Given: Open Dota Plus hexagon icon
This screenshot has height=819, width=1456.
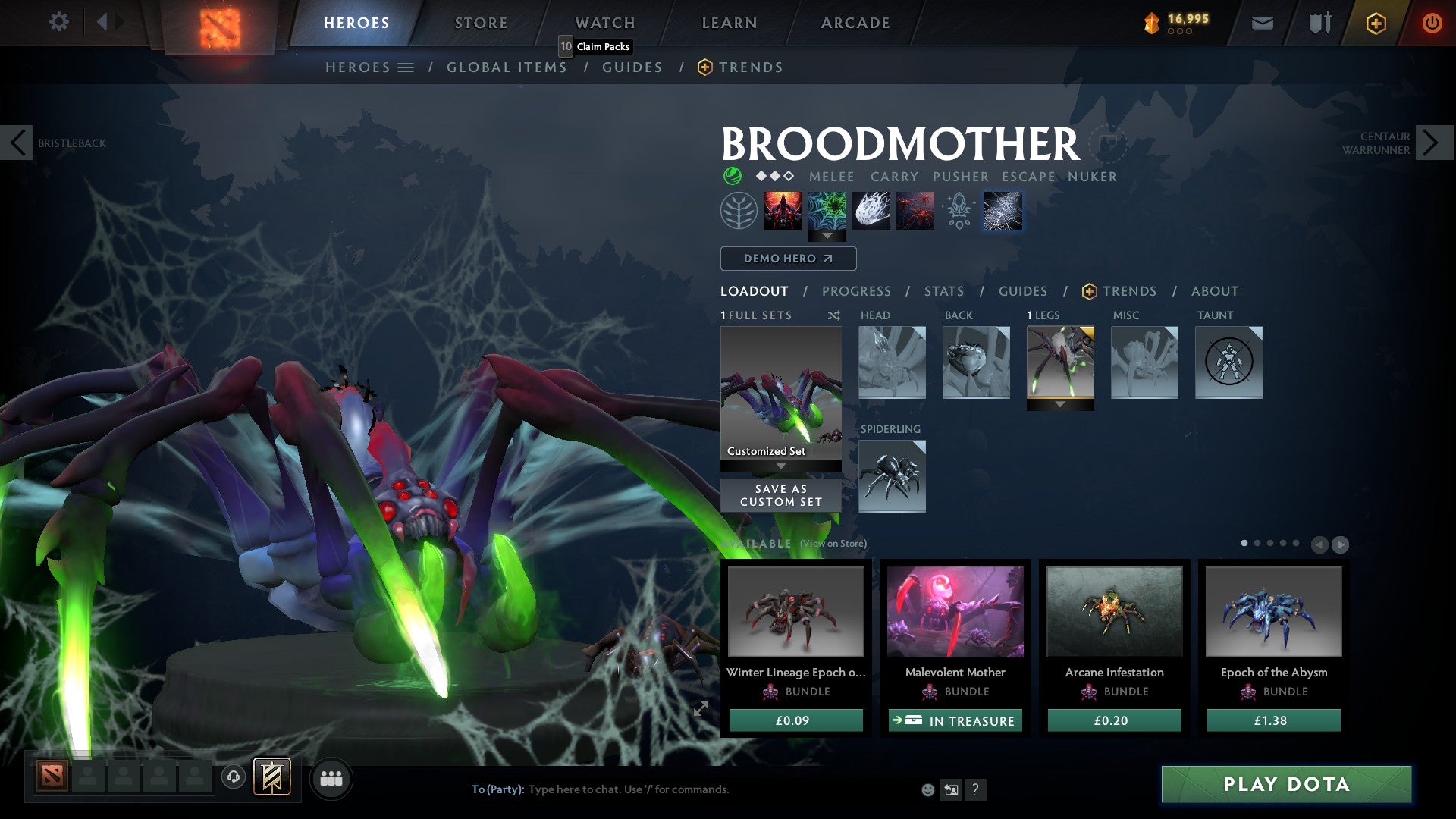Looking at the screenshot, I should [1375, 23].
